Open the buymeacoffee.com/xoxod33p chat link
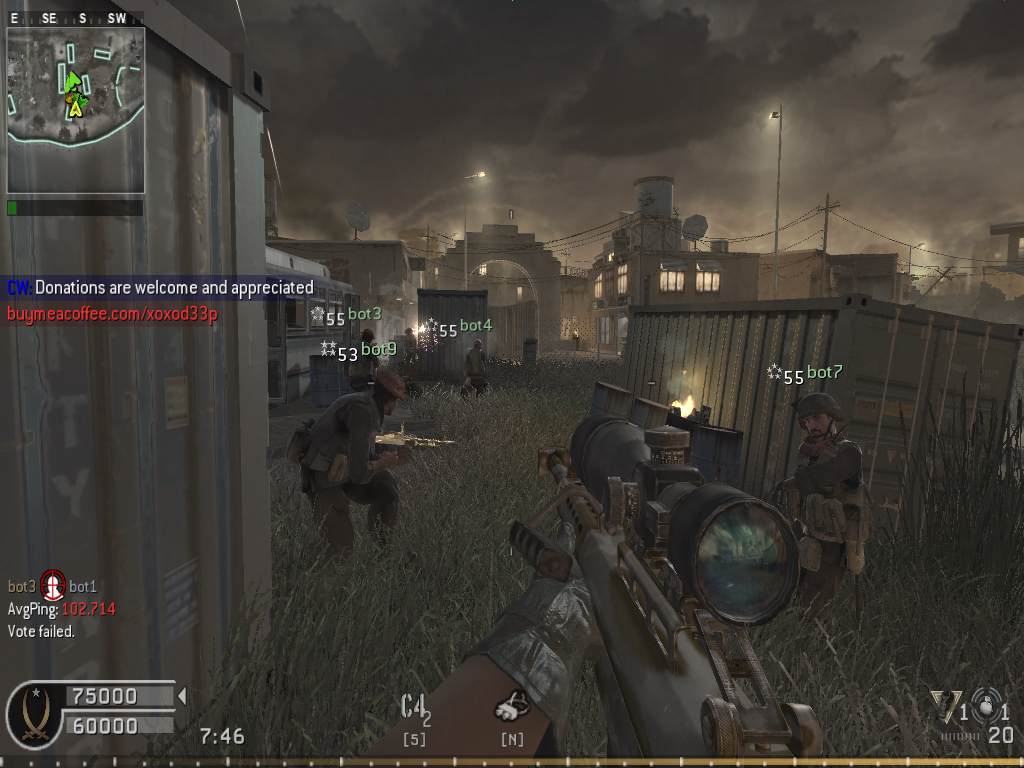1024x768 pixels. click(x=112, y=313)
